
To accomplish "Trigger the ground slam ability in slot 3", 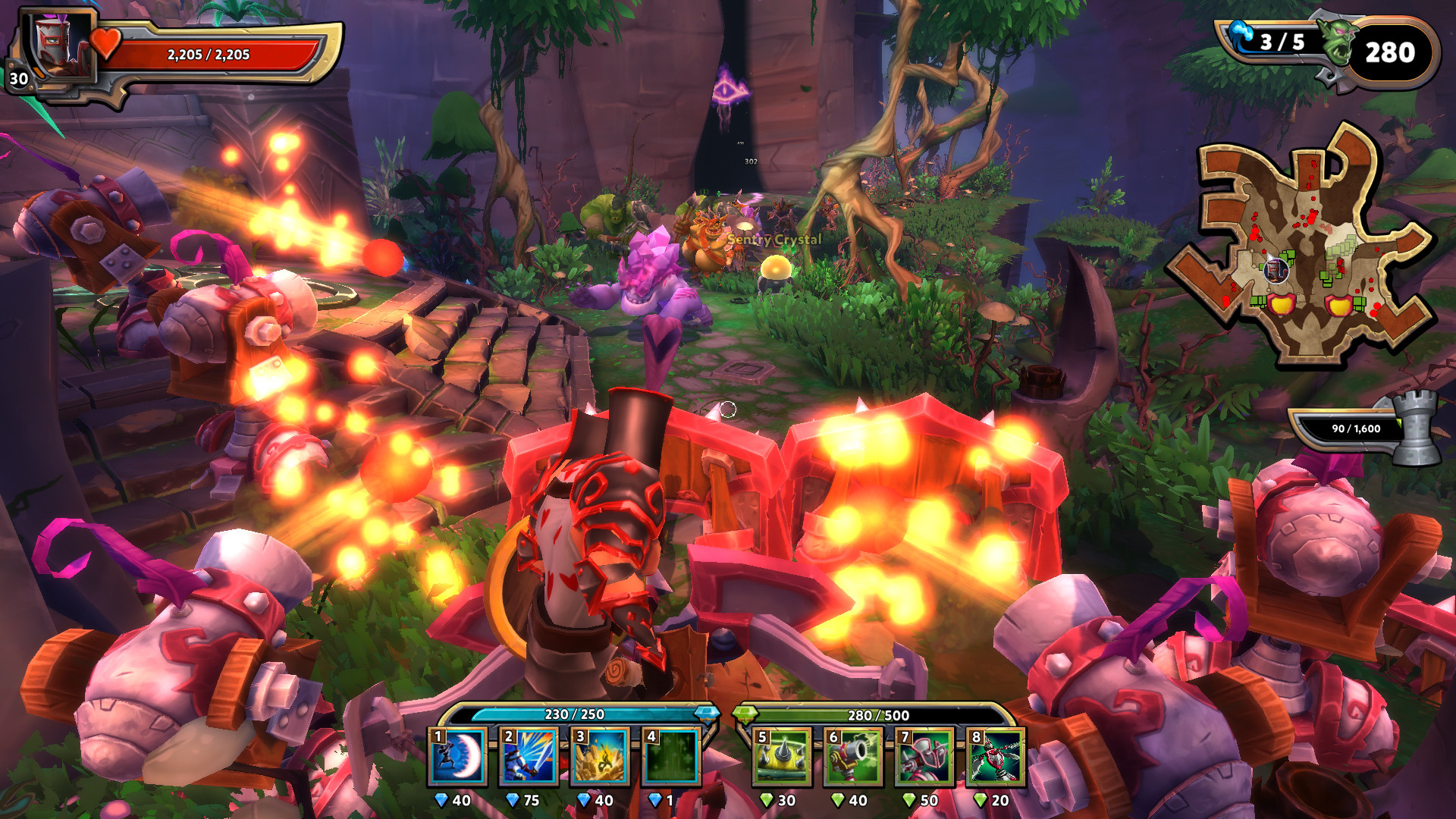I will tap(601, 757).
